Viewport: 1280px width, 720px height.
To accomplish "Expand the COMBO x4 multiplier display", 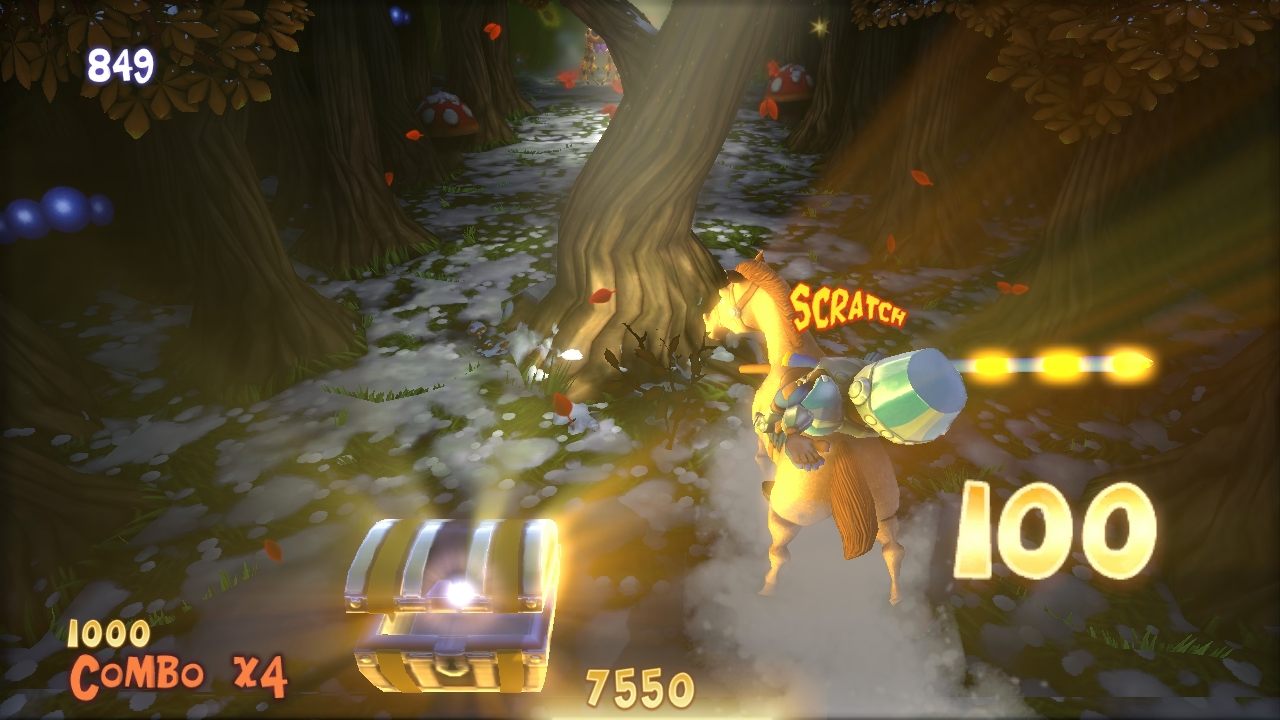I will point(178,676).
